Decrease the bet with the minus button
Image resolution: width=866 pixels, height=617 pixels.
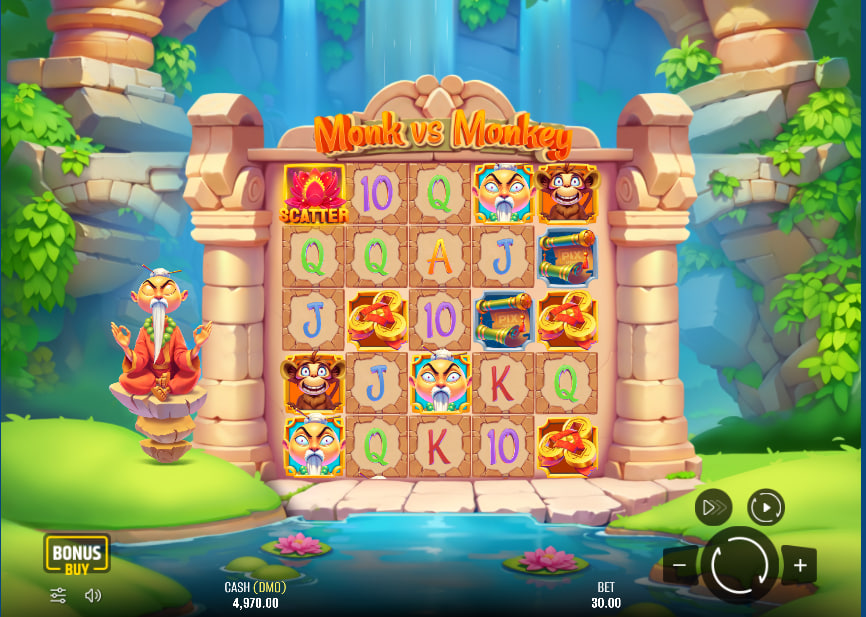click(x=680, y=565)
